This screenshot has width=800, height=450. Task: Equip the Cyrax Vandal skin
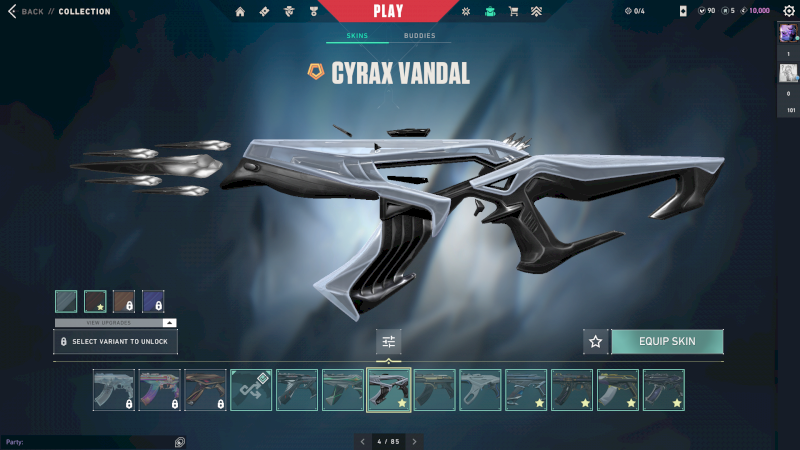coord(666,342)
